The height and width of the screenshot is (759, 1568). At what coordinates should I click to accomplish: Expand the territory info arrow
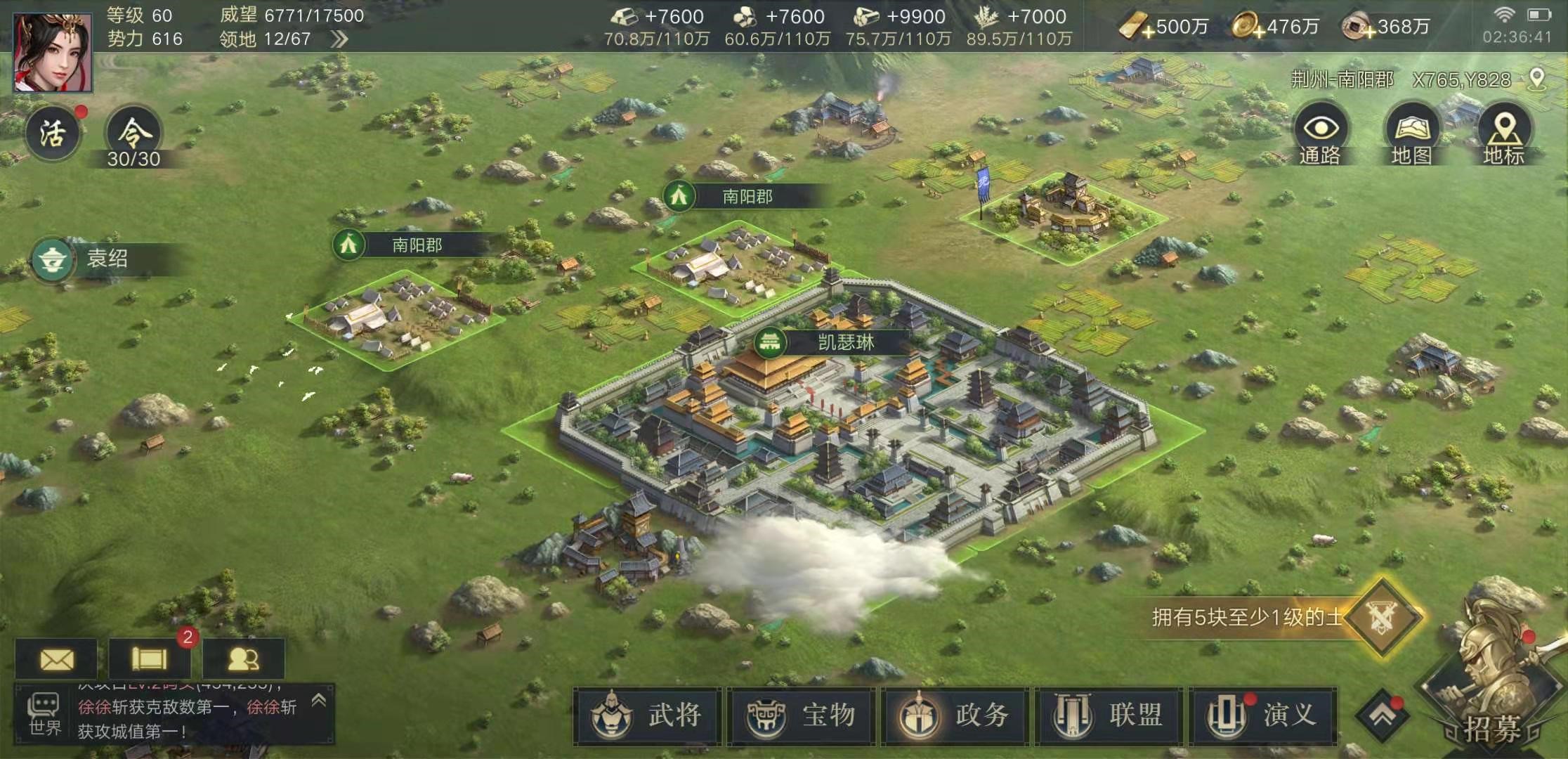click(x=339, y=39)
